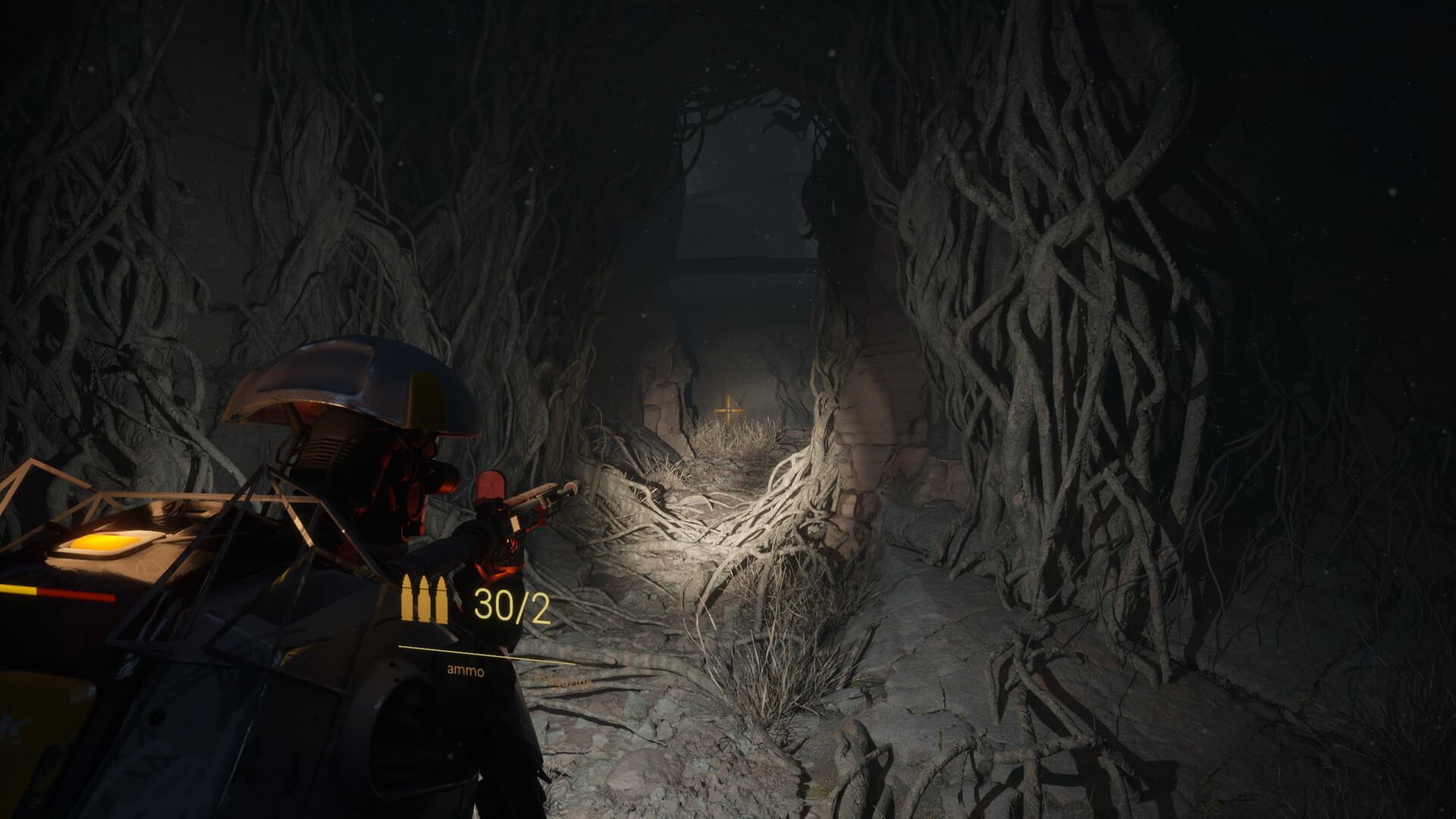
Task: Click the second bullet icon in the ammo display
Action: tap(425, 599)
